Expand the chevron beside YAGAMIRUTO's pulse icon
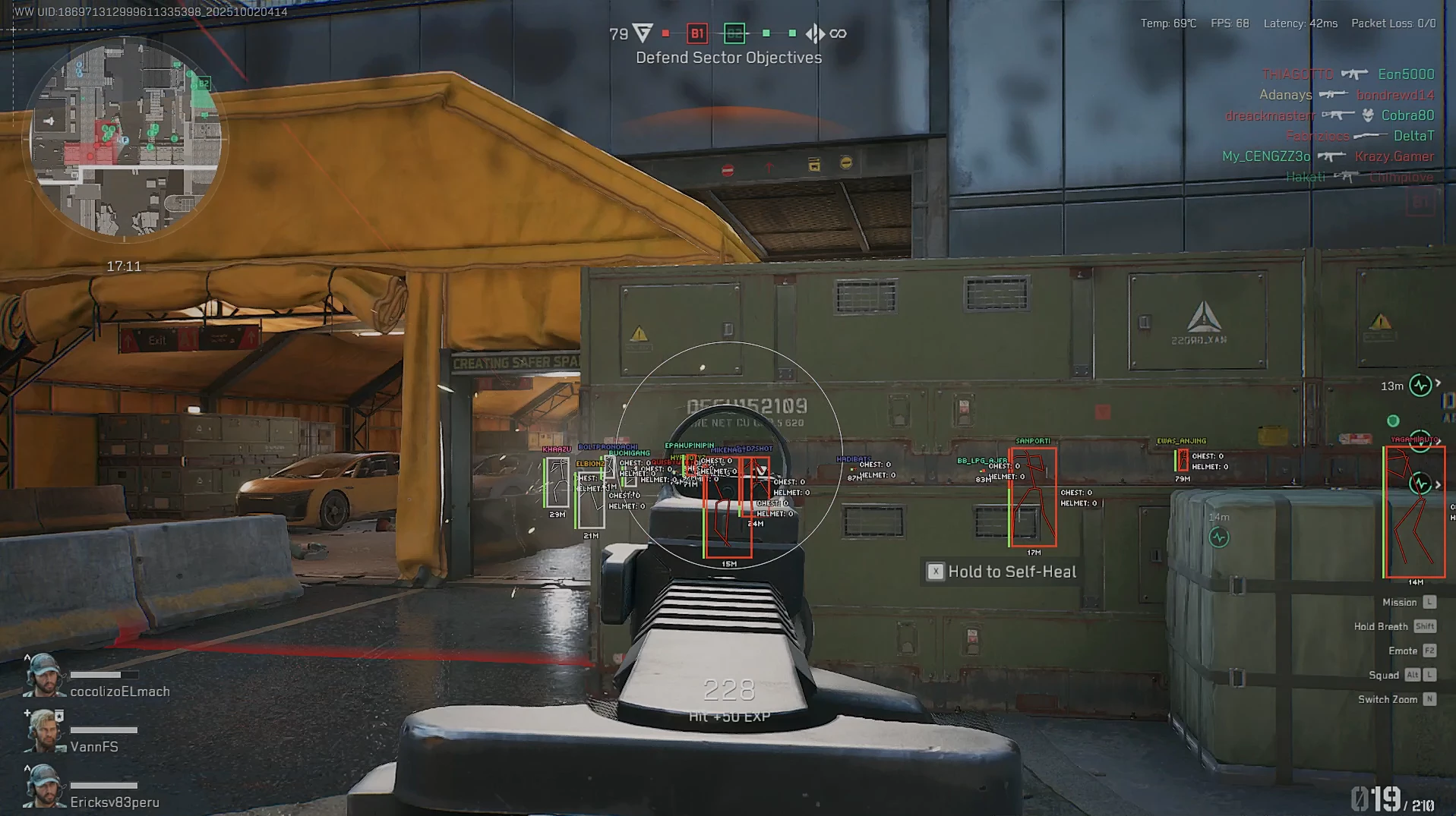The width and height of the screenshot is (1456, 816). tap(1440, 440)
